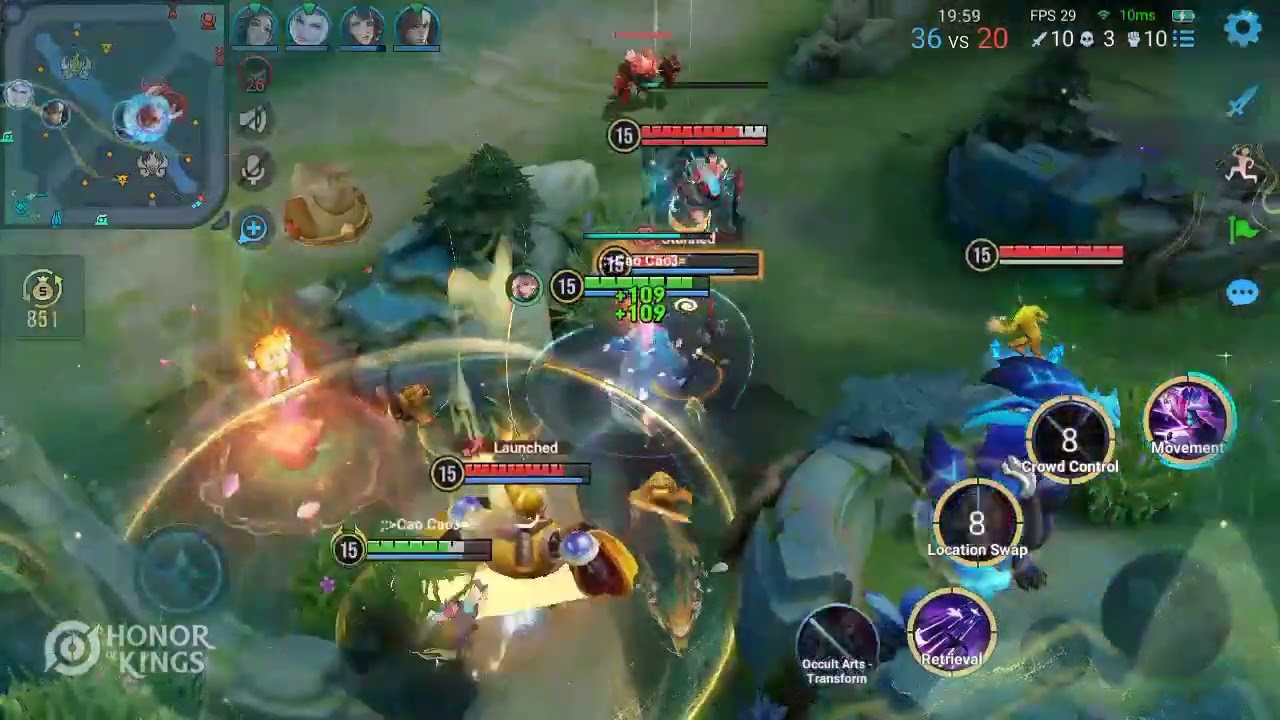Open the scoreboard list icon
This screenshot has height=720, width=1280.
pos(1184,39)
